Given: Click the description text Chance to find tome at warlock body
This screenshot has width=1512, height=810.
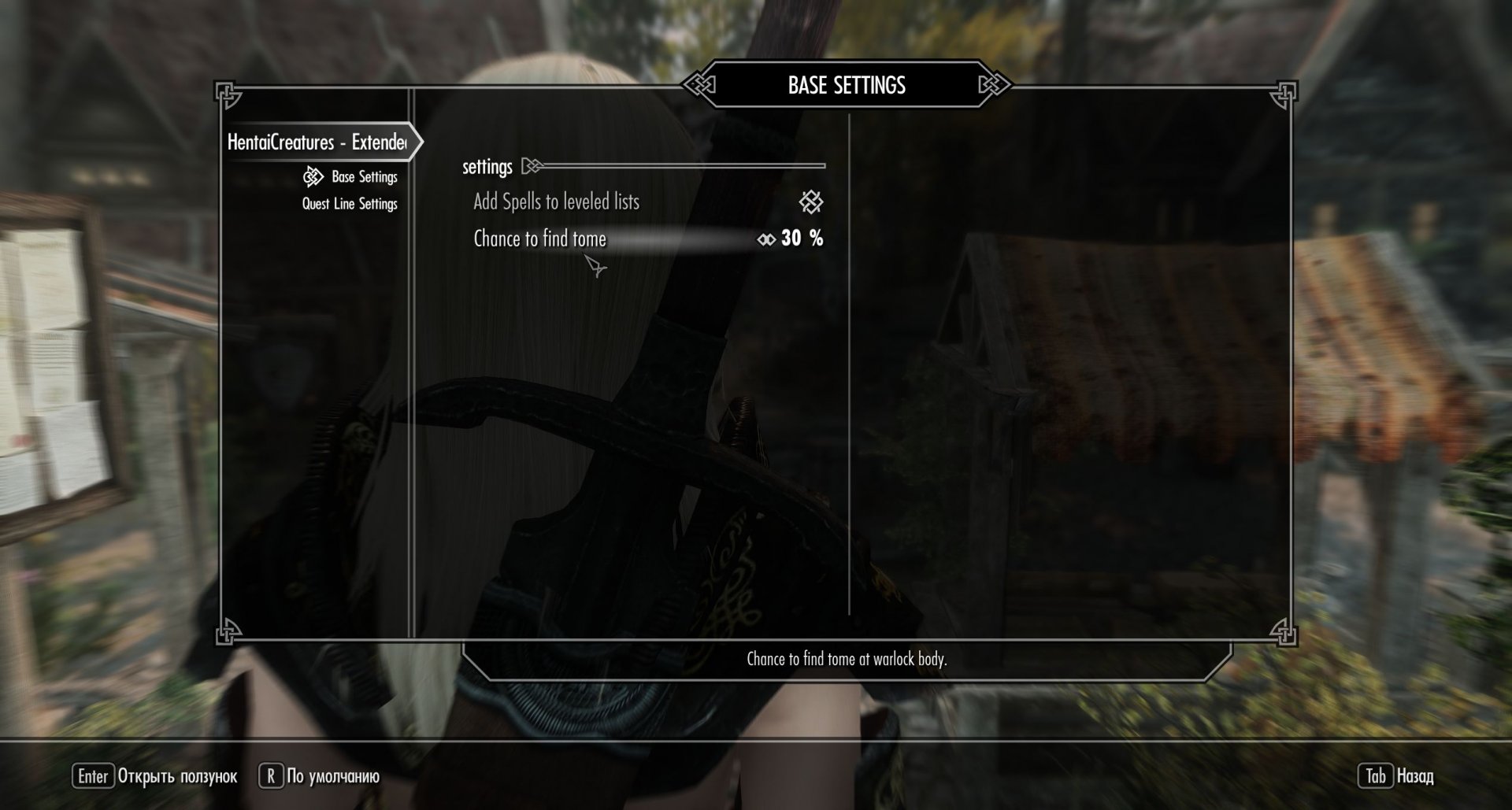Looking at the screenshot, I should tap(847, 660).
